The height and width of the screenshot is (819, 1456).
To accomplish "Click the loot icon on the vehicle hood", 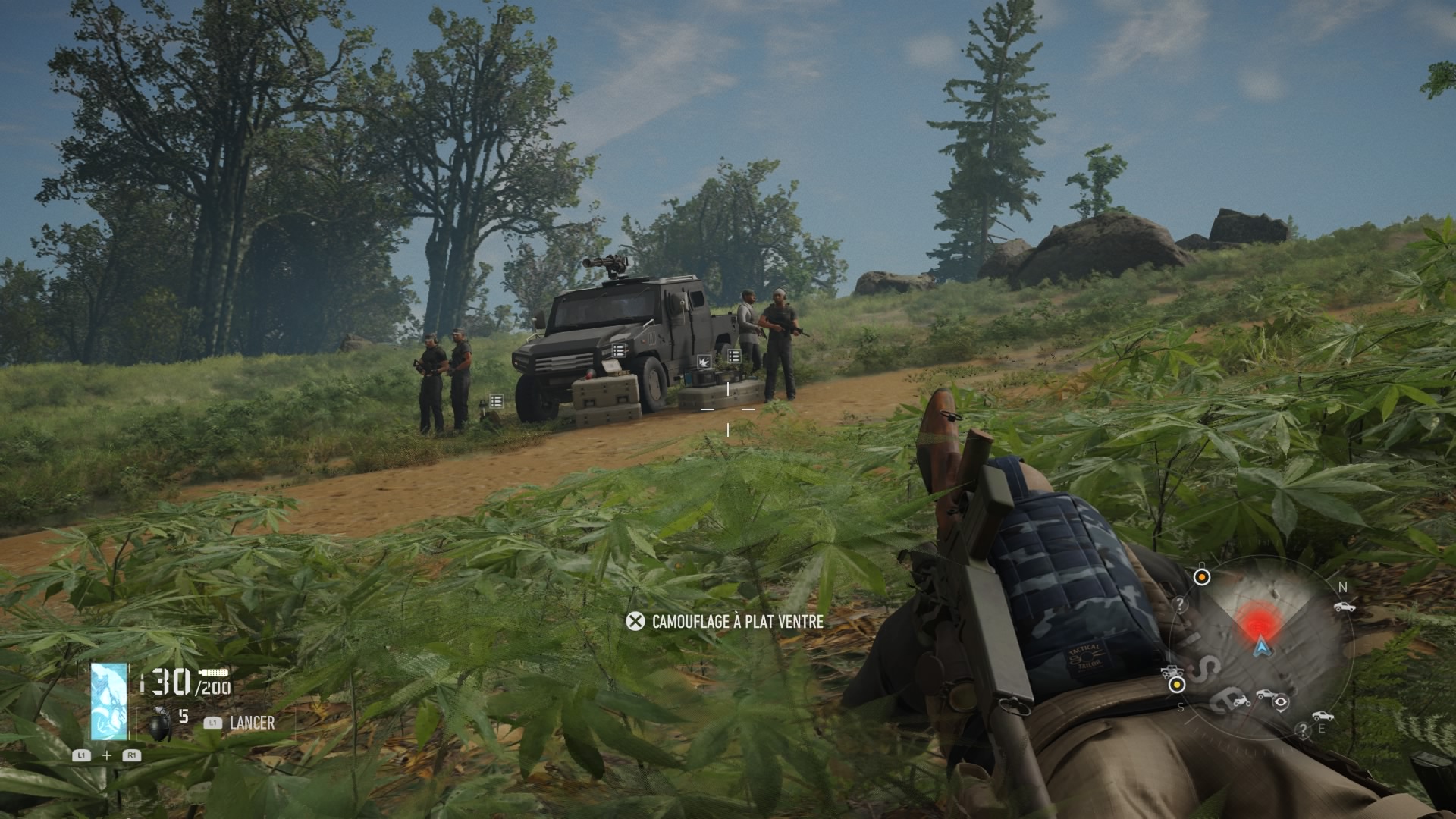I will tap(619, 350).
